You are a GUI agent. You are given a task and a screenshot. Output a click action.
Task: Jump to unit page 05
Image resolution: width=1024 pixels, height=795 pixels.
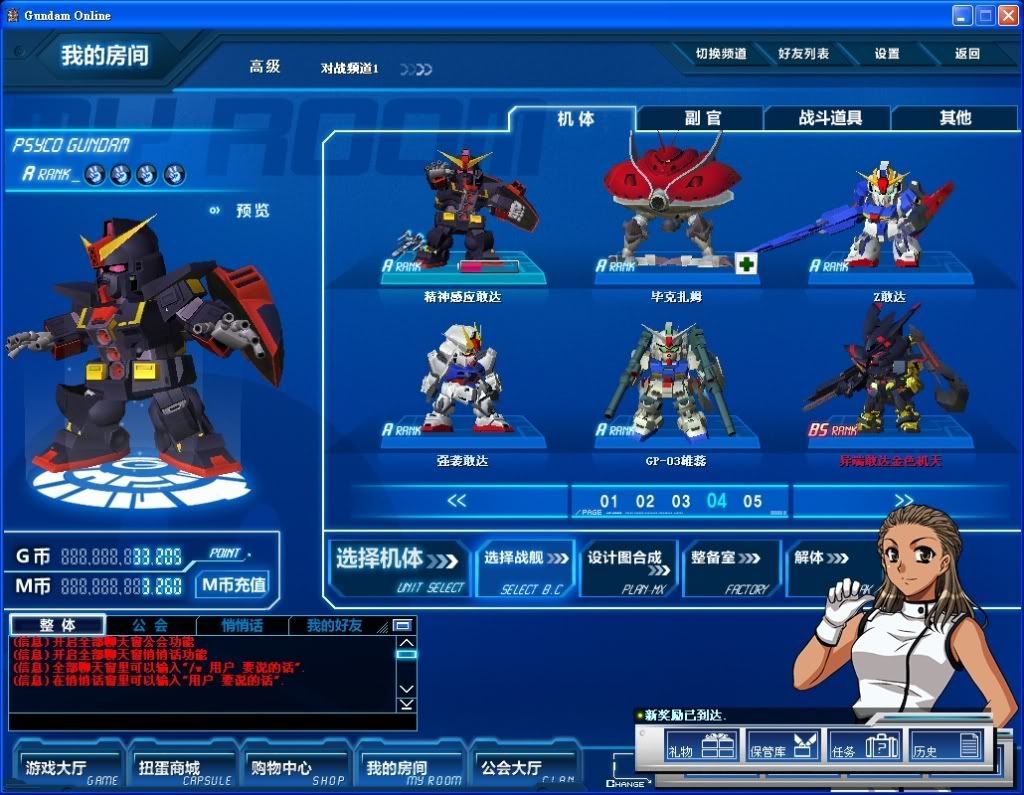(752, 501)
